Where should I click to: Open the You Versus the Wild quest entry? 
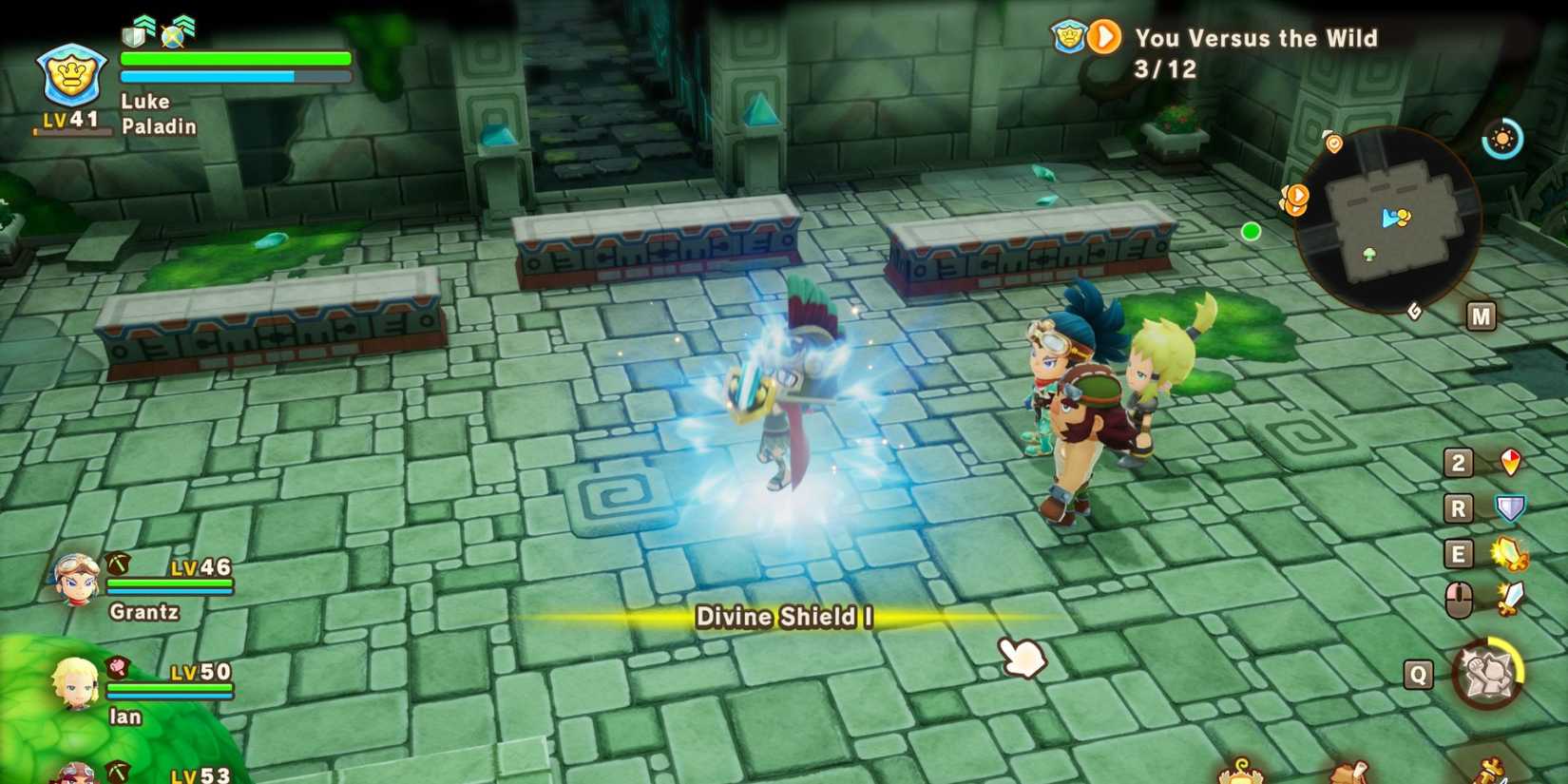tap(1254, 39)
